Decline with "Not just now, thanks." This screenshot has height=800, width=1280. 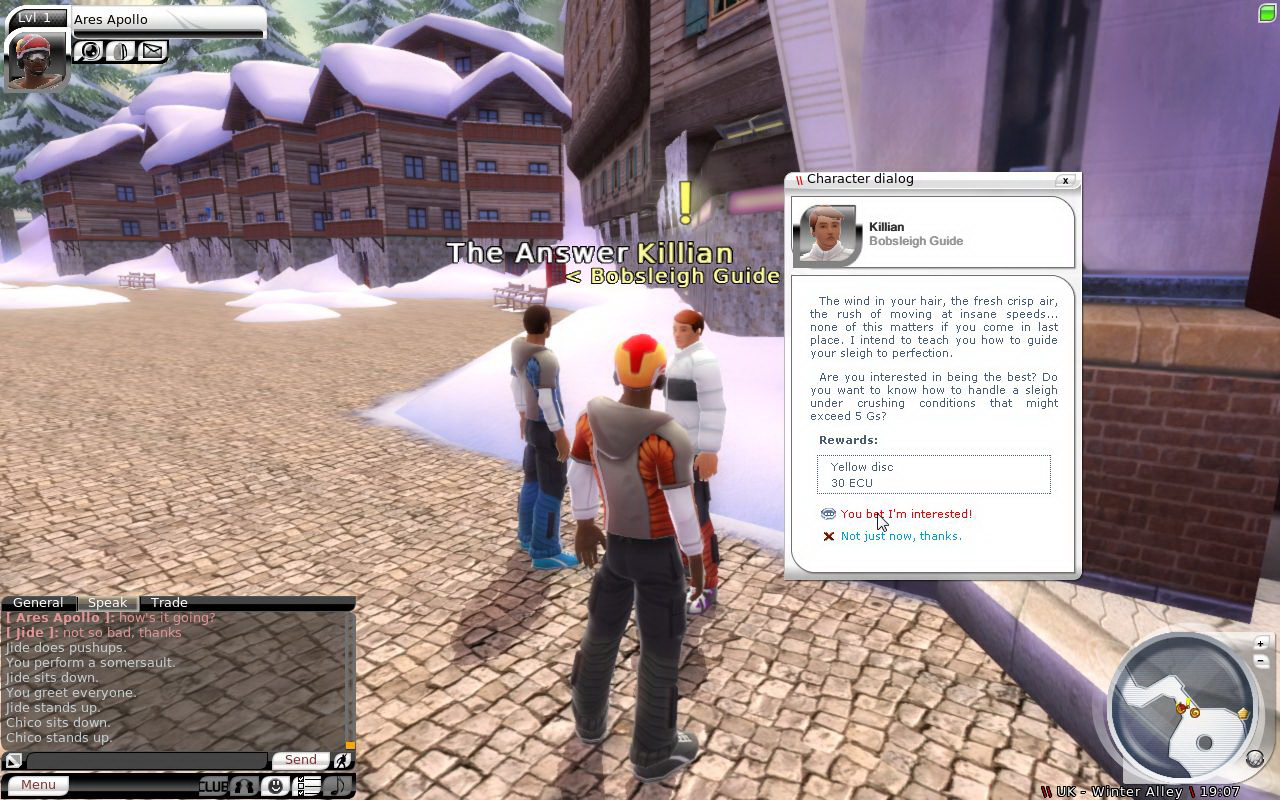tap(900, 536)
